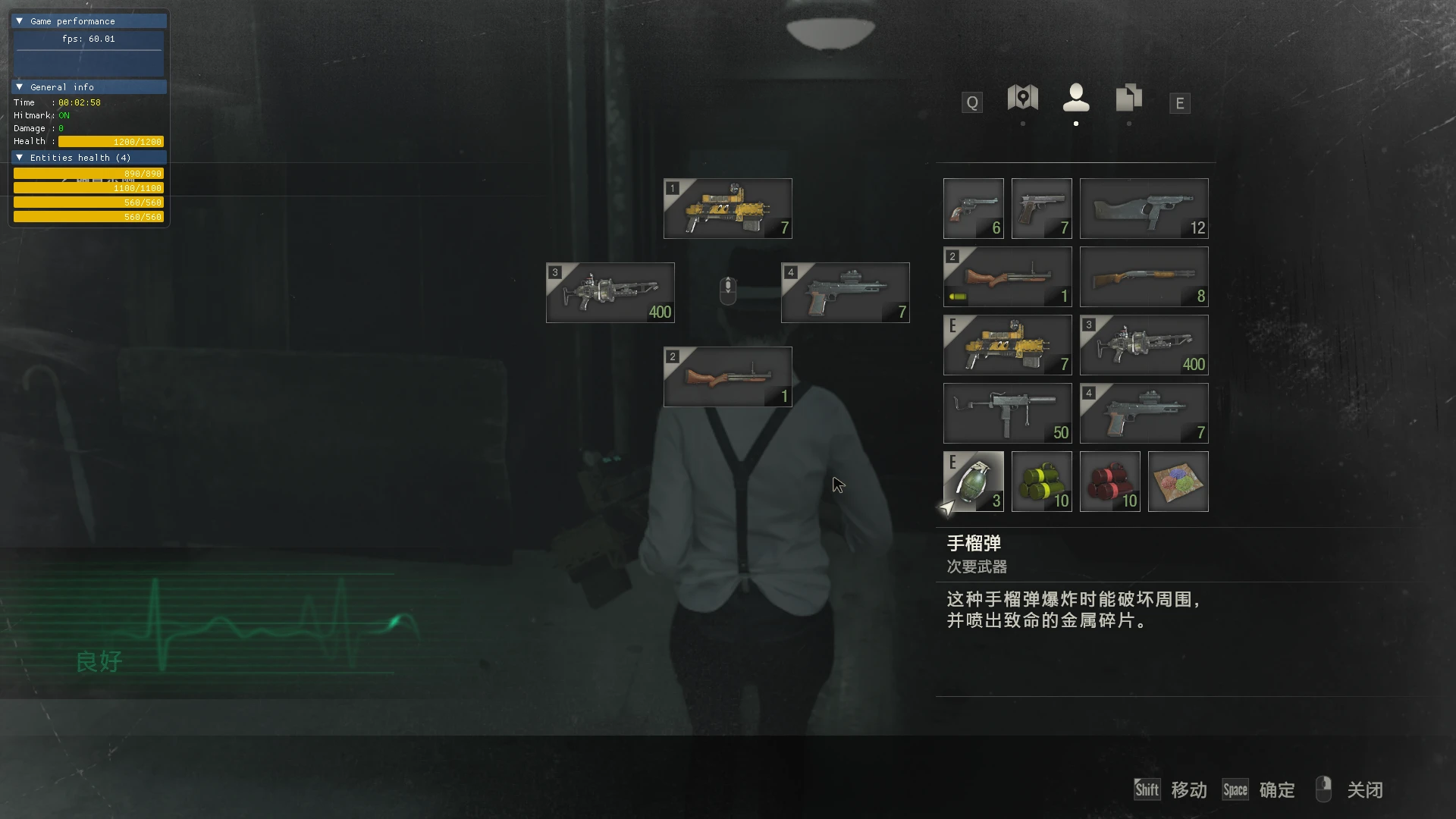Select the red gunpowder stack
The image size is (1456, 819).
1109,481
